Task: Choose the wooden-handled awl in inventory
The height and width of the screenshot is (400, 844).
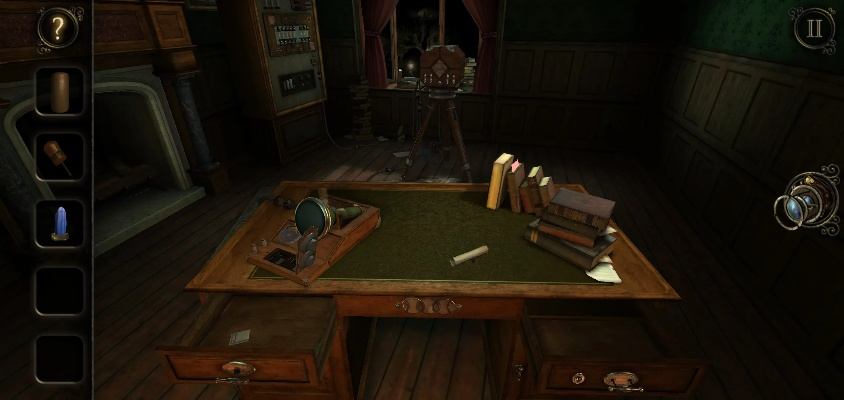Action: pyautogui.click(x=58, y=157)
